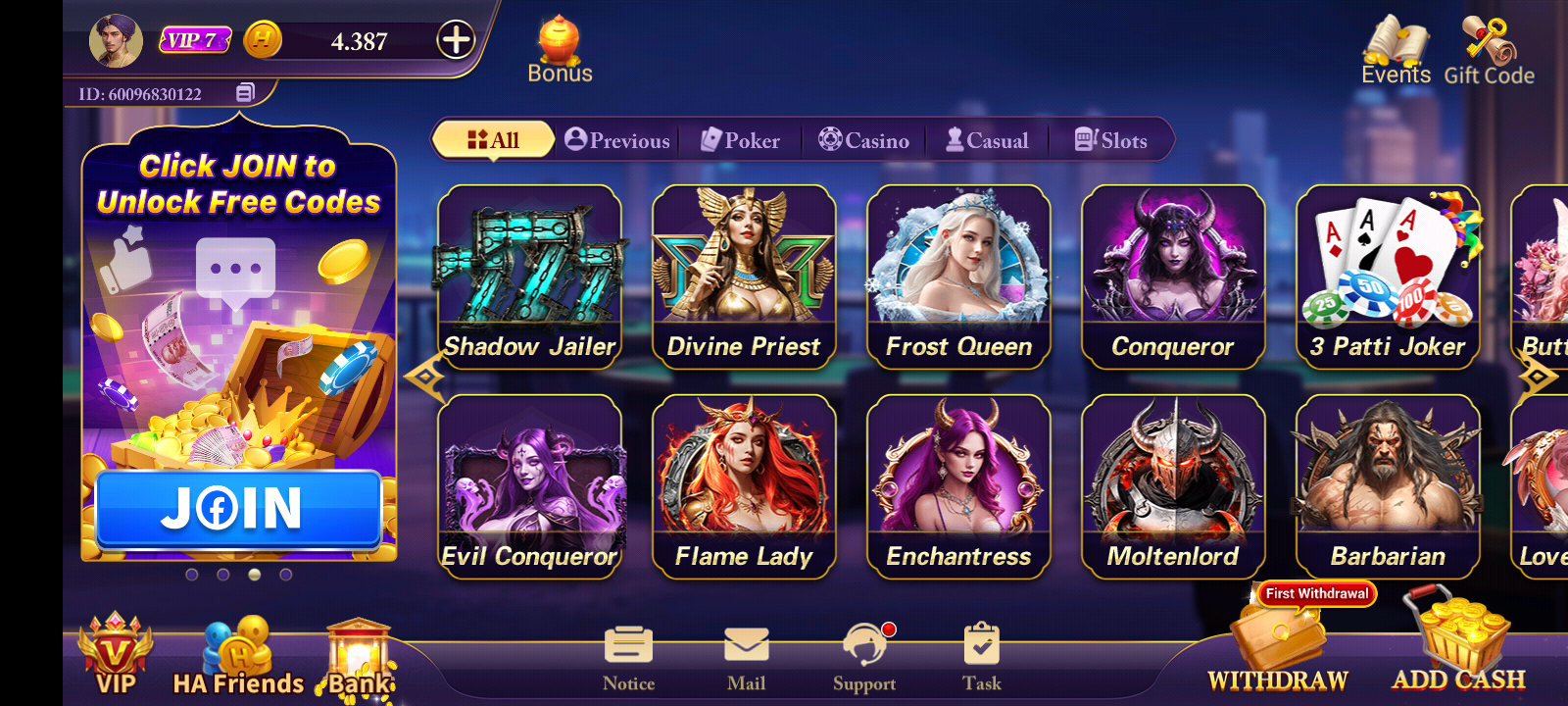Open the Mail inbox

pyautogui.click(x=747, y=658)
